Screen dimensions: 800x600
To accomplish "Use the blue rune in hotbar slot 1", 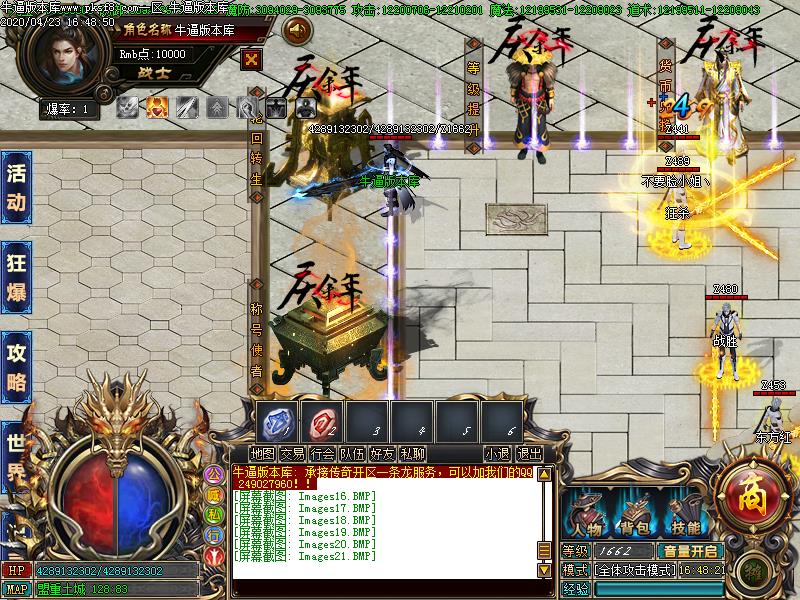I will point(279,423).
